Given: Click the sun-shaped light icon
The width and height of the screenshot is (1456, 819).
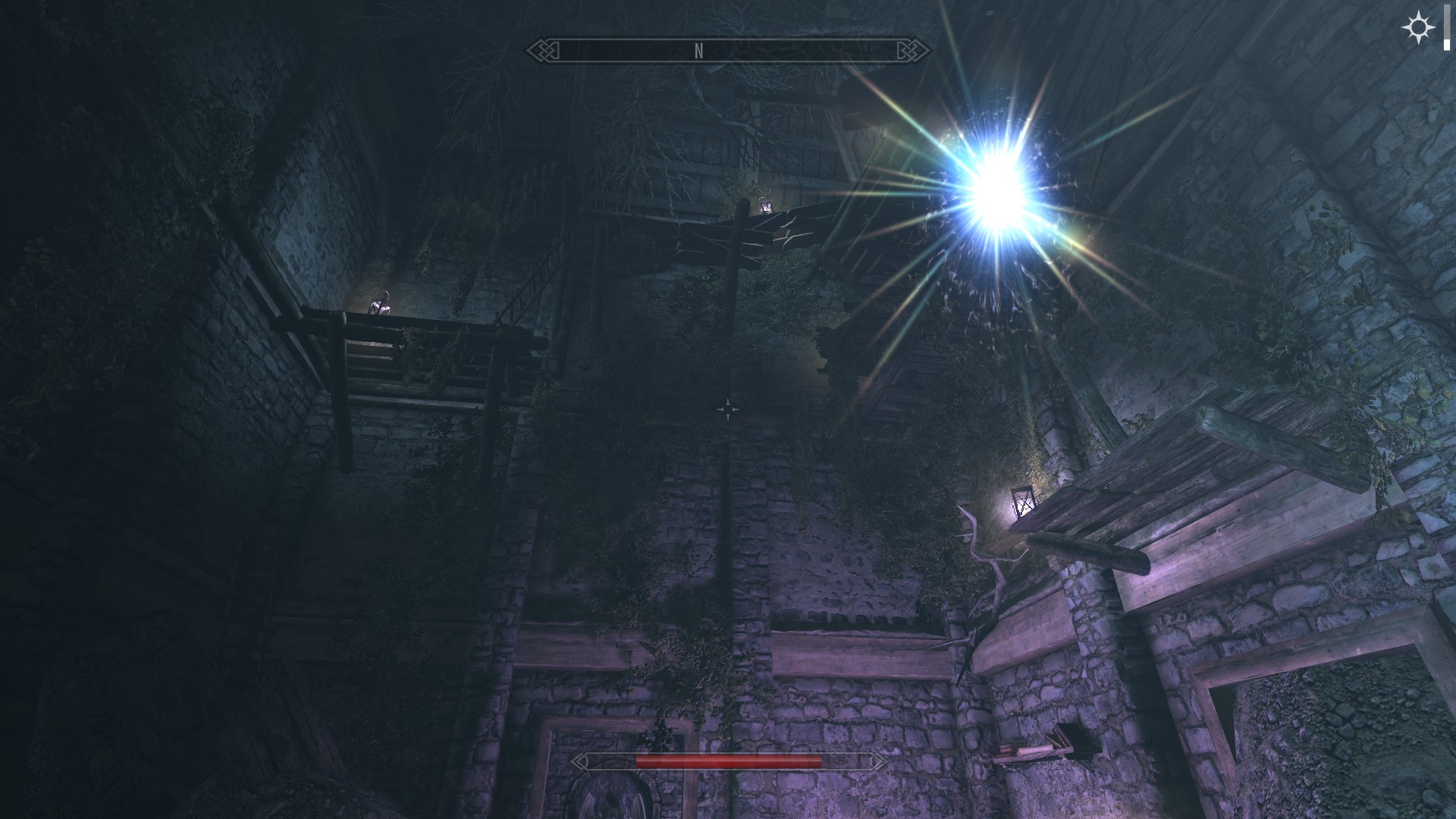Looking at the screenshot, I should click(x=1417, y=29).
